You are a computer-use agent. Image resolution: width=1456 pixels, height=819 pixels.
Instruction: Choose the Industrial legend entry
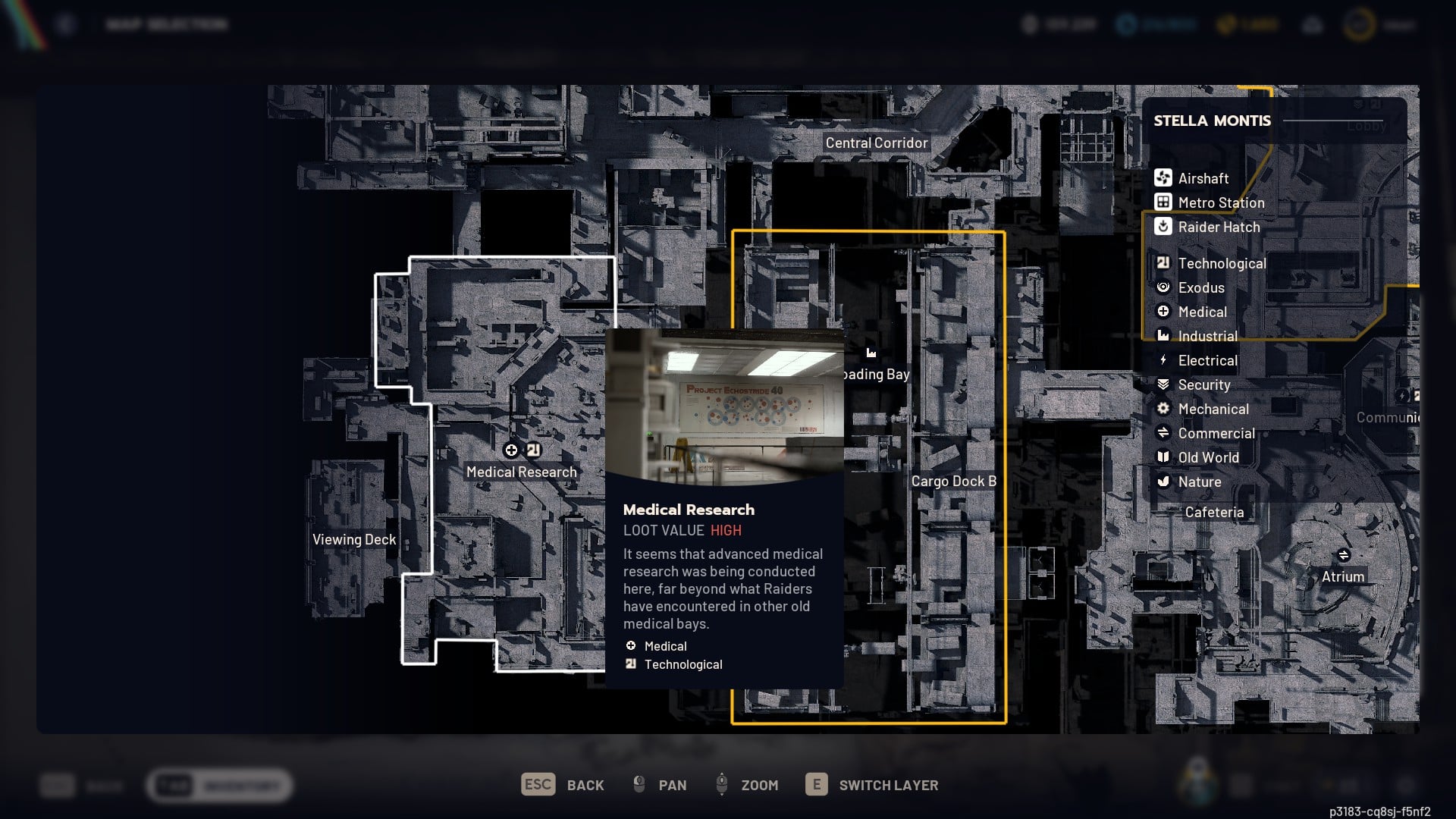pyautogui.click(x=1207, y=336)
